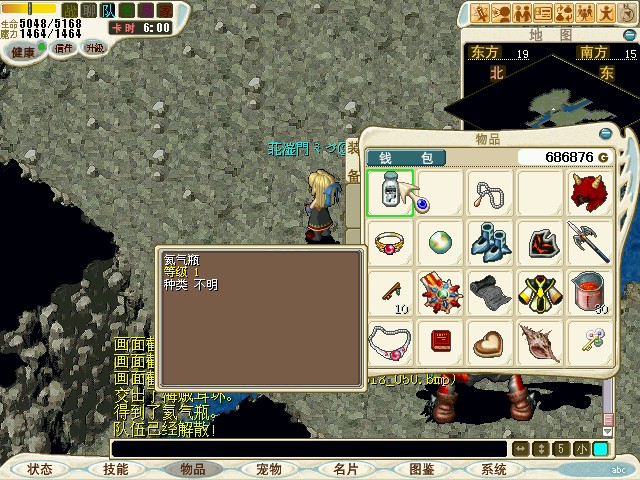The image size is (640, 480).
Task: Open the 技能 skills menu
Action: [x=116, y=469]
